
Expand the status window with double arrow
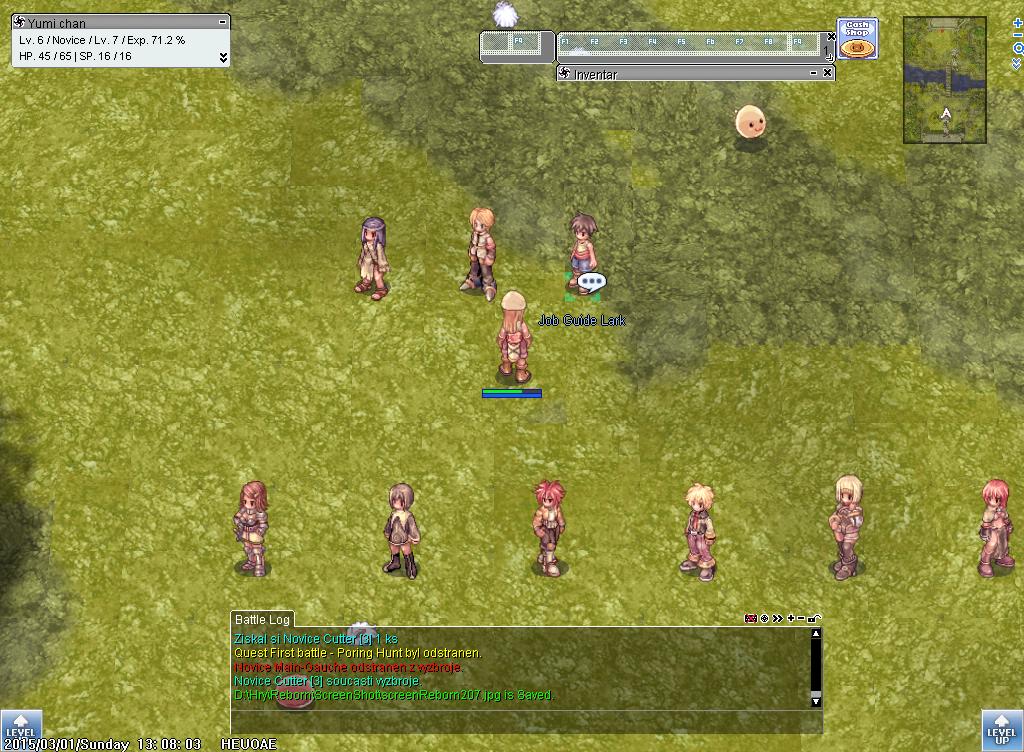[x=222, y=57]
